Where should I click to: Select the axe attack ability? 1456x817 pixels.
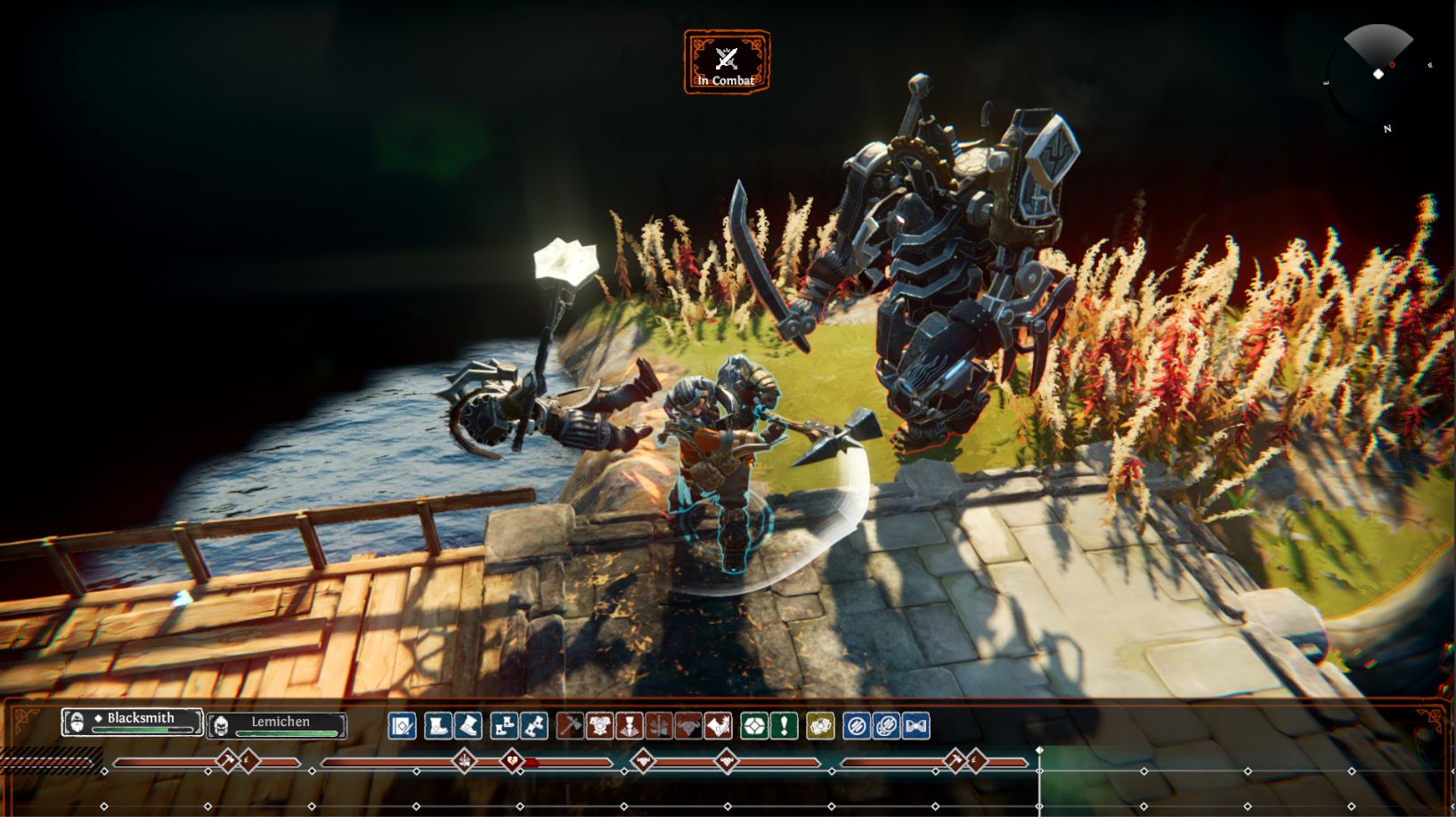[x=570, y=726]
